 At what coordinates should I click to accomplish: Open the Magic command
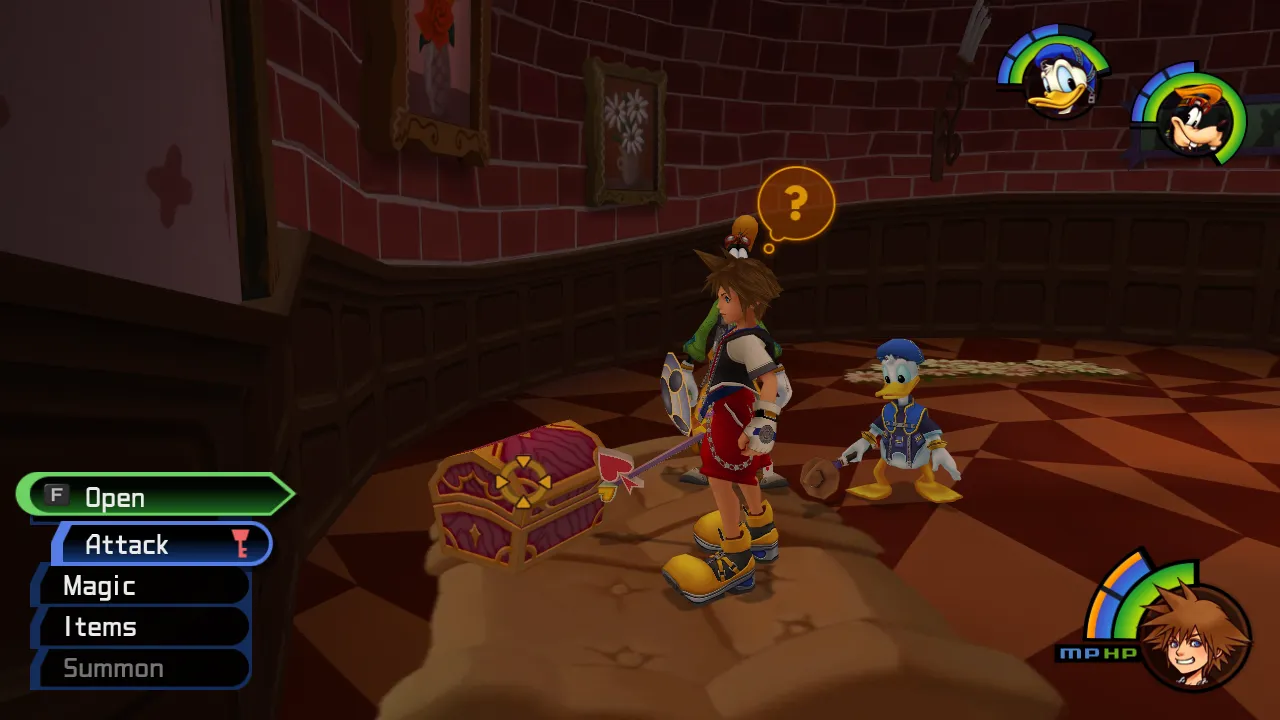pyautogui.click(x=142, y=586)
